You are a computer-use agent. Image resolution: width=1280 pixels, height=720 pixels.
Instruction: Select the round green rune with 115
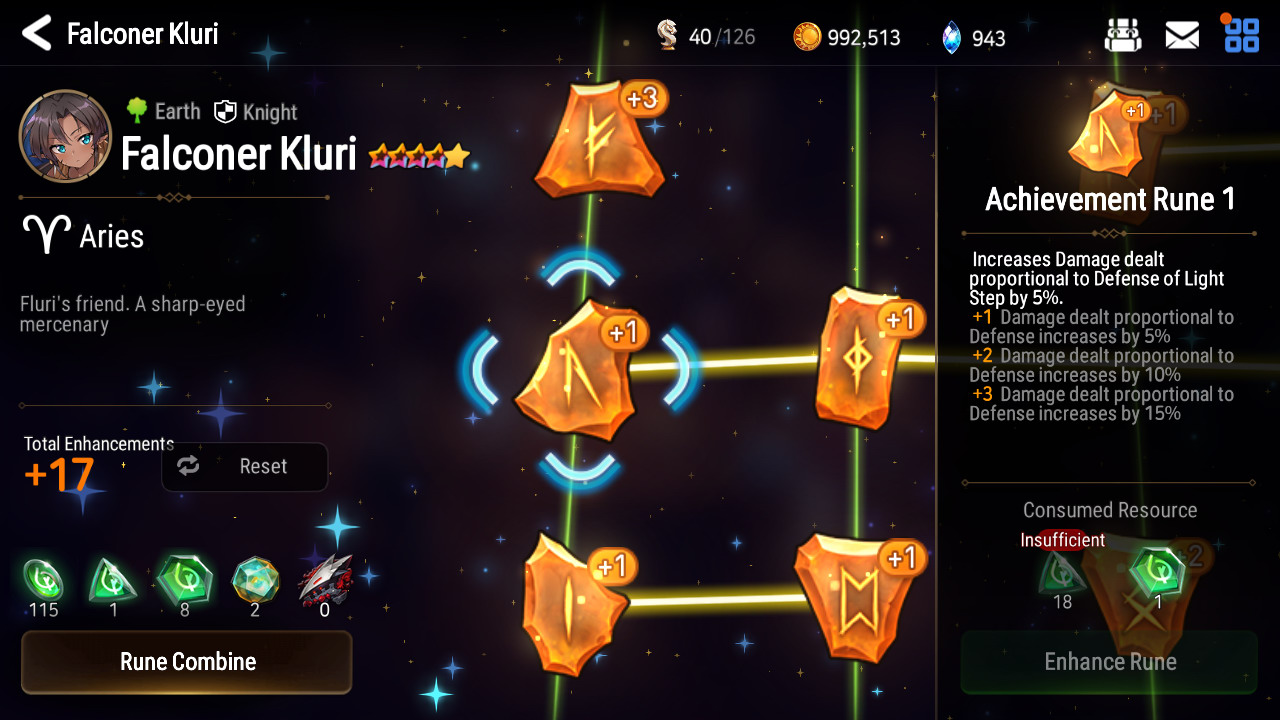click(x=43, y=580)
